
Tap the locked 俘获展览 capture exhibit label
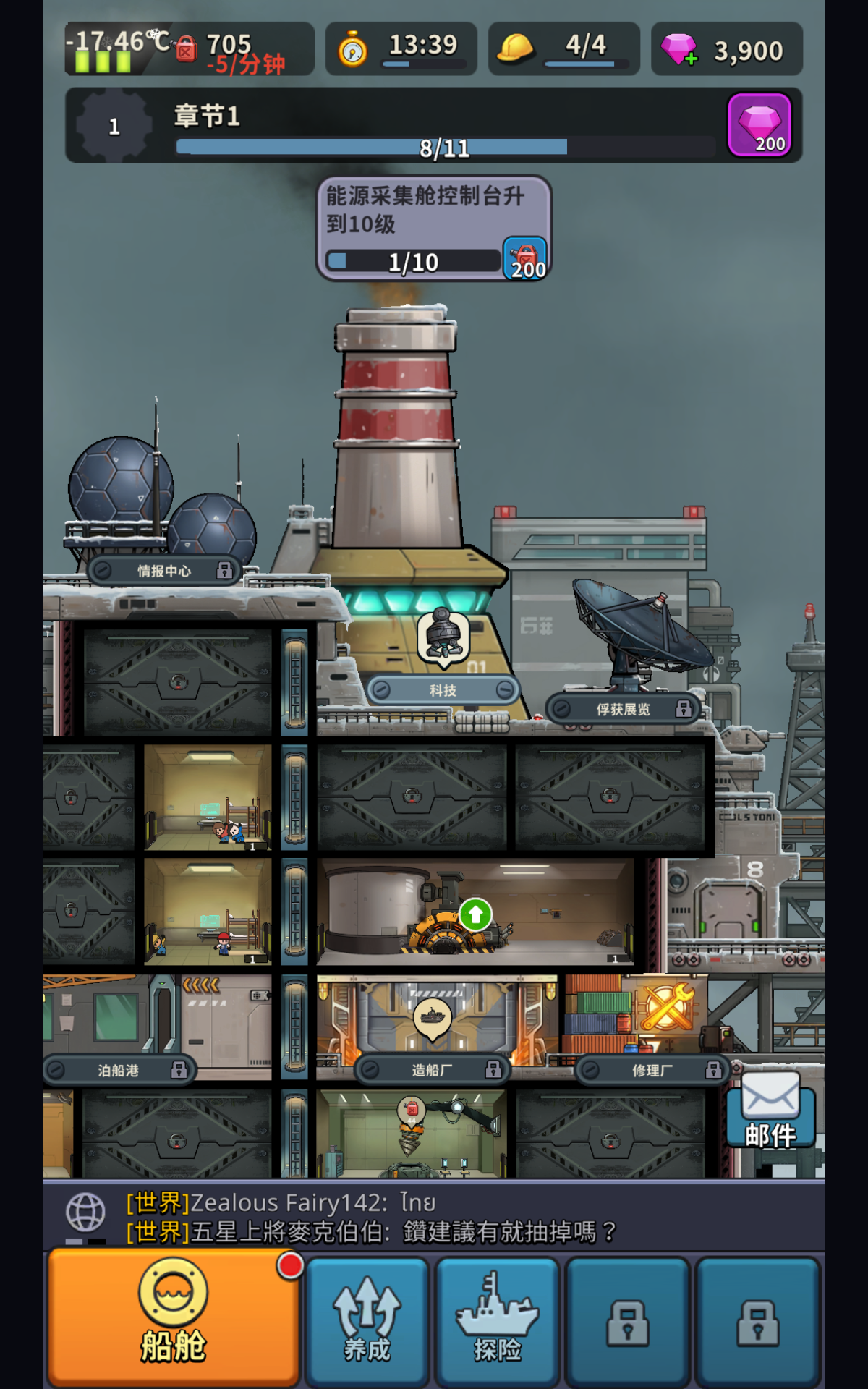(623, 709)
